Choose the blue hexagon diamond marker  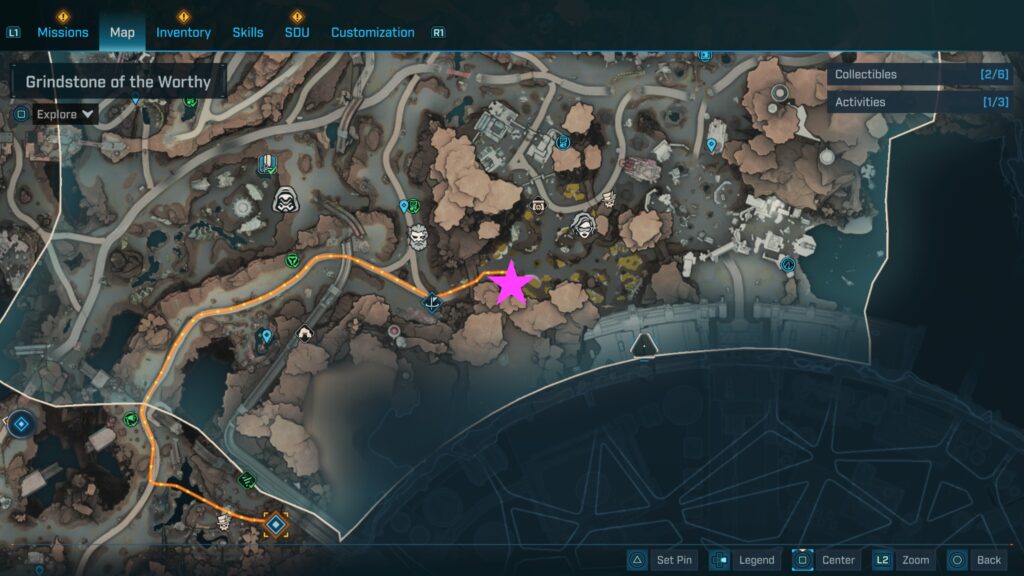[19, 424]
